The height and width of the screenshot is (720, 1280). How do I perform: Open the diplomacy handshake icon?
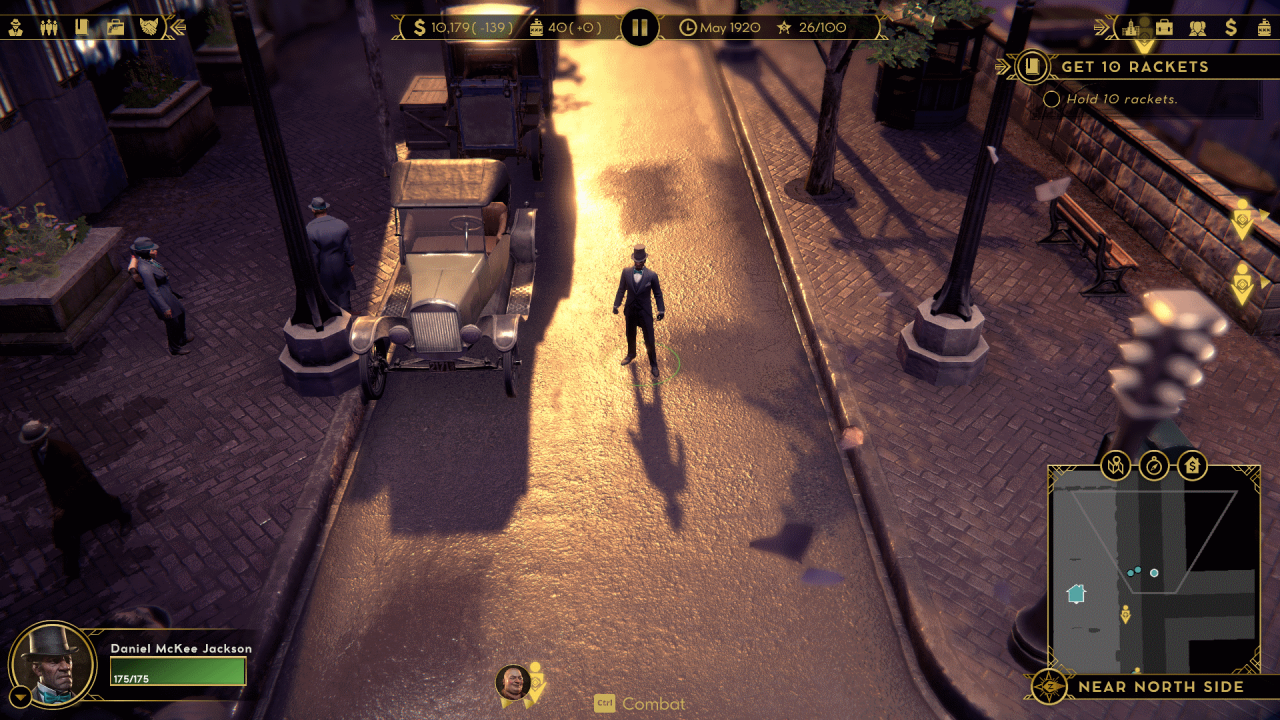click(x=149, y=27)
